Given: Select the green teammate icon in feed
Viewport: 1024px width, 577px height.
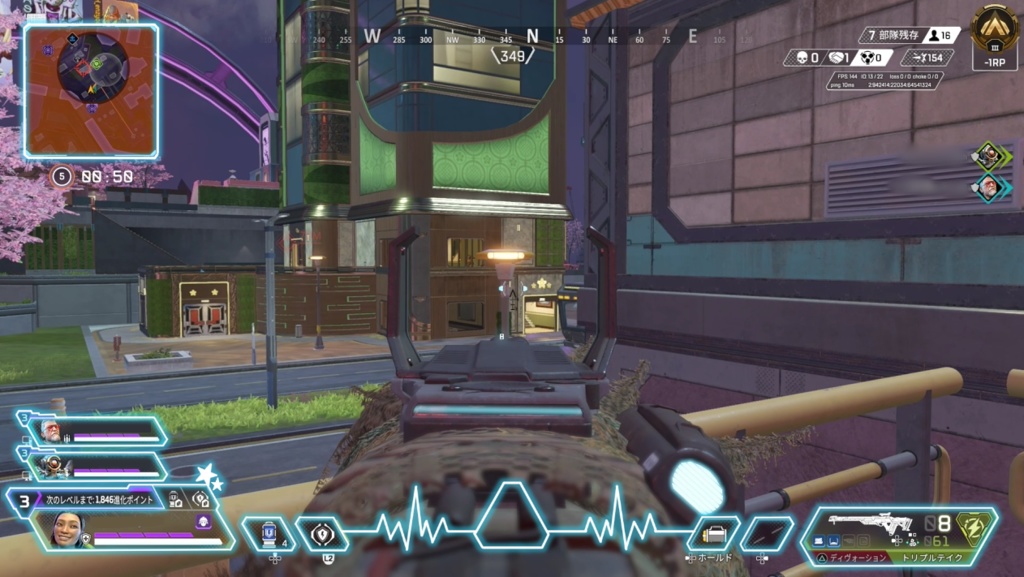Looking at the screenshot, I should 990,155.
